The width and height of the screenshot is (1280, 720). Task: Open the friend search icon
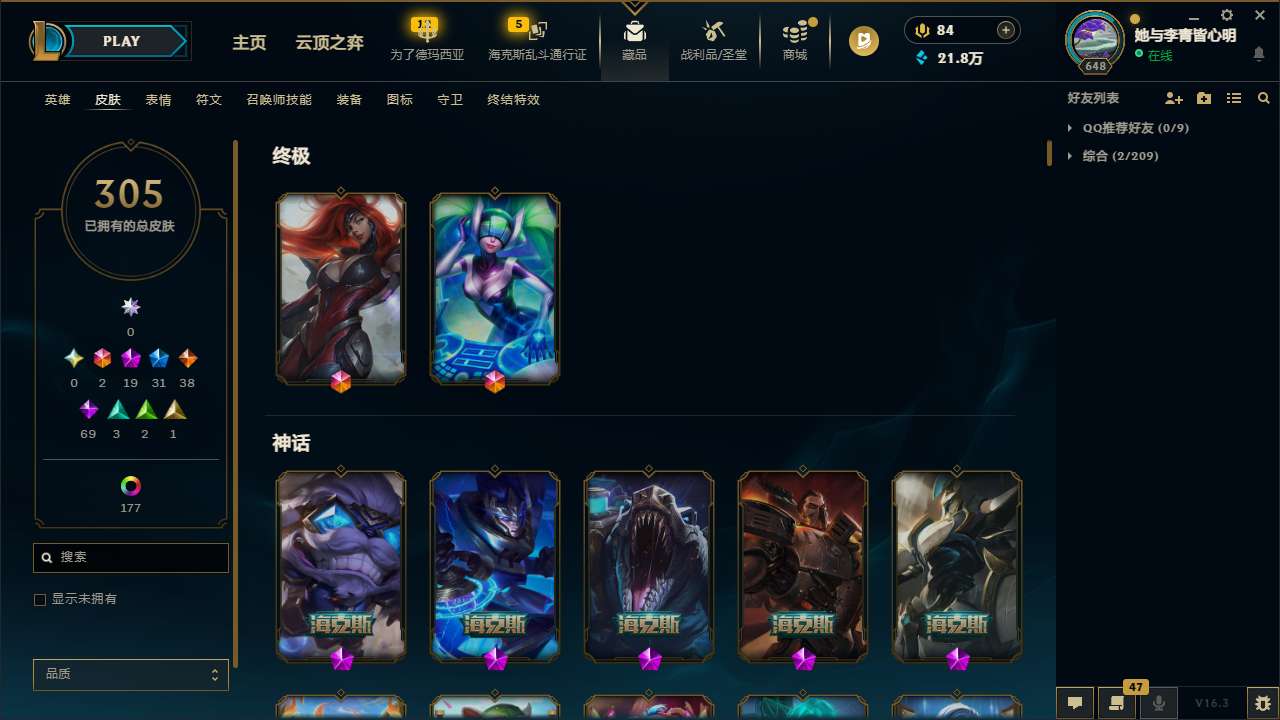[x=1264, y=98]
